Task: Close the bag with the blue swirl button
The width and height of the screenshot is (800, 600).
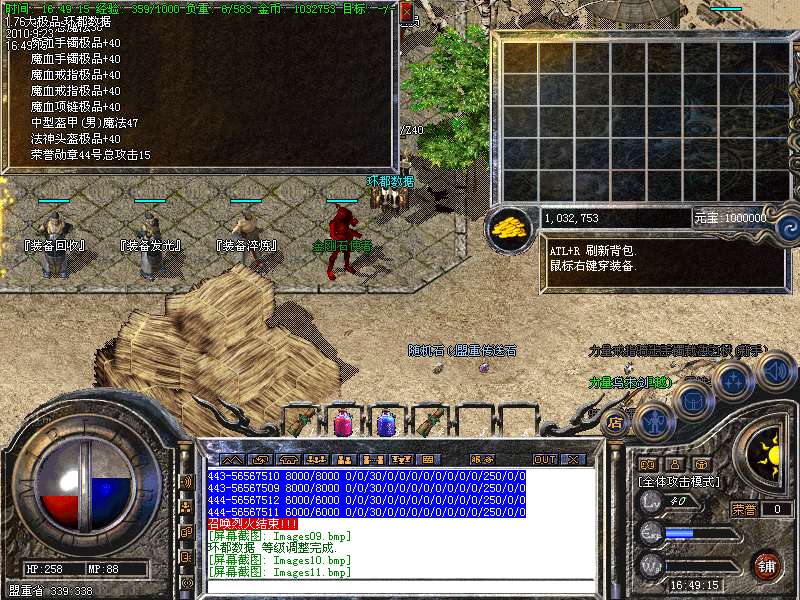Action: 787,226
